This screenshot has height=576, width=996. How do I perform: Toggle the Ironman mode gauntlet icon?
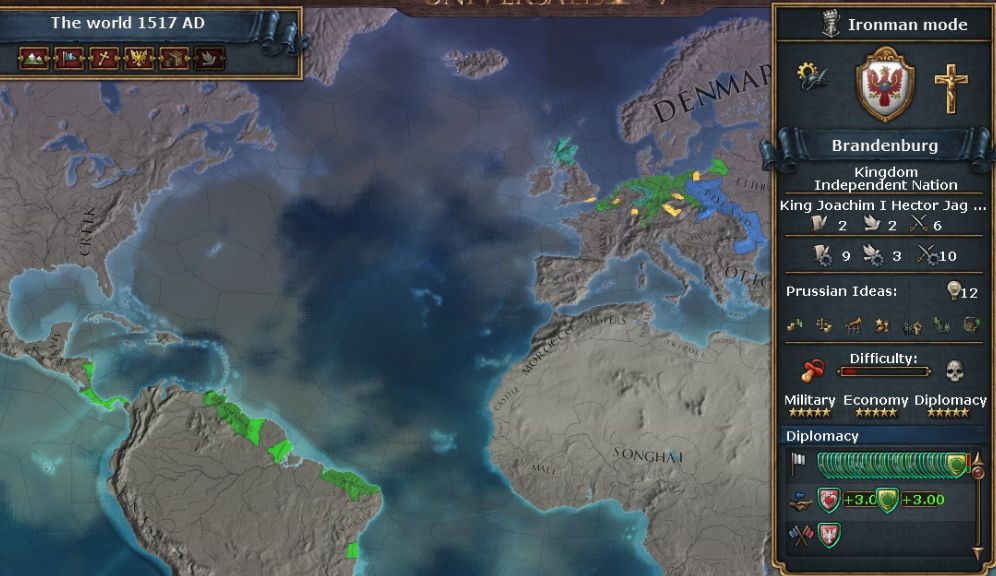[x=830, y=24]
